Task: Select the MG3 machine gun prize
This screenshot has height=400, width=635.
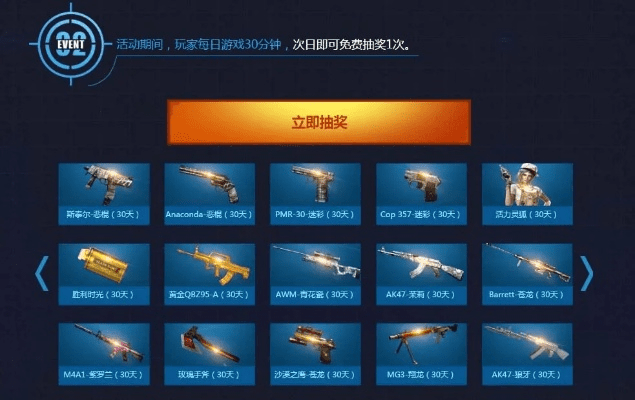Action: (421, 352)
